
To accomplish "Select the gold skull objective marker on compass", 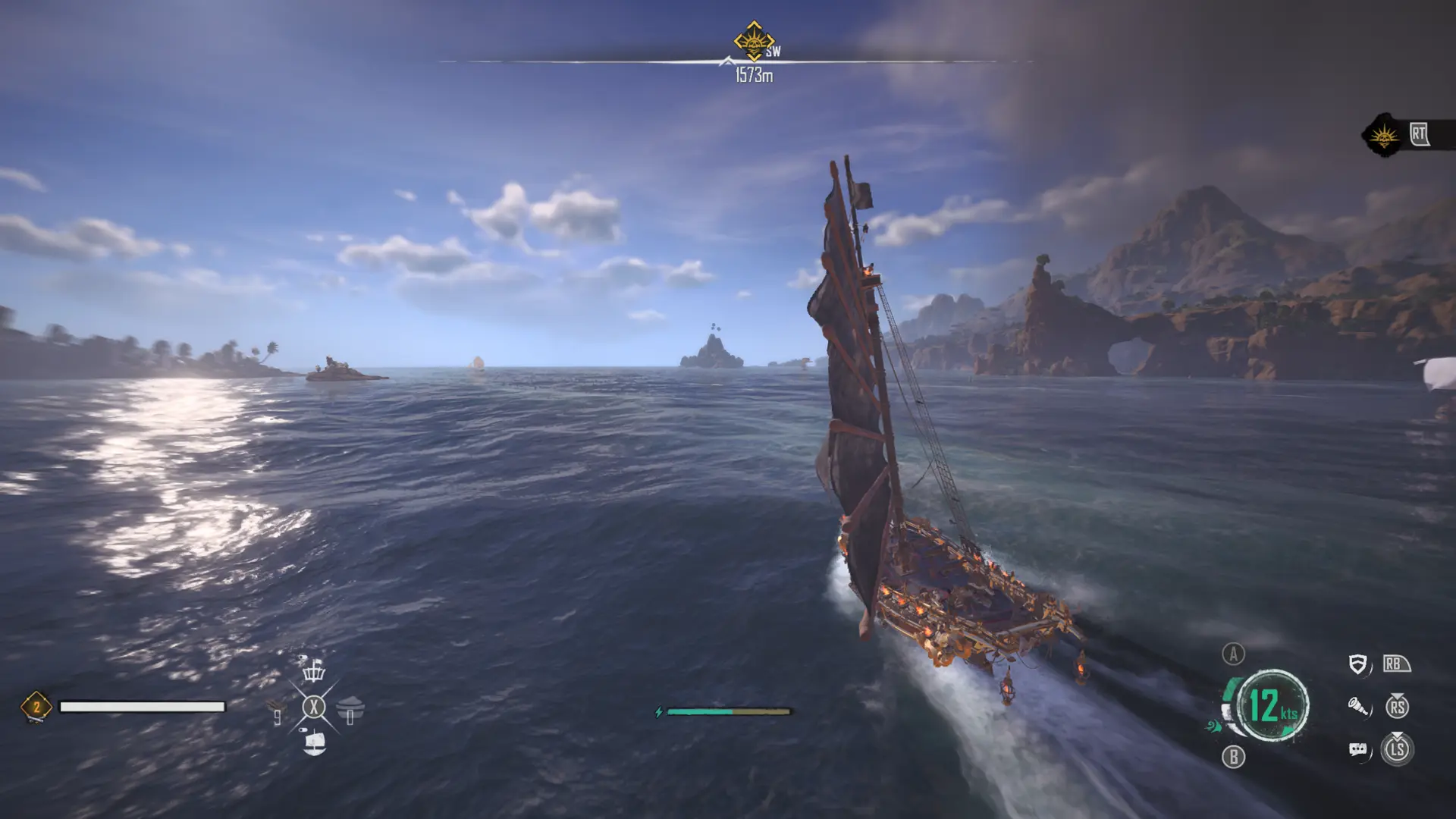I will pyautogui.click(x=753, y=42).
